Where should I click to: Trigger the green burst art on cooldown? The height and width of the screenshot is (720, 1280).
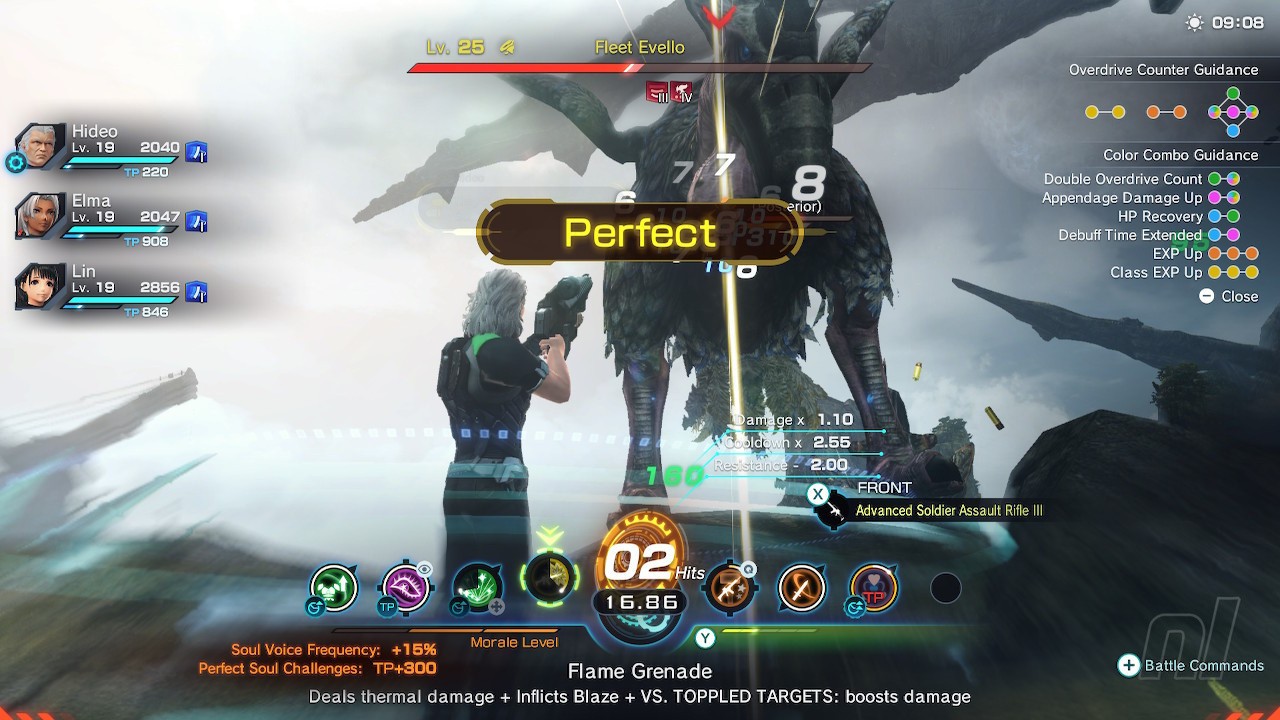tap(477, 588)
